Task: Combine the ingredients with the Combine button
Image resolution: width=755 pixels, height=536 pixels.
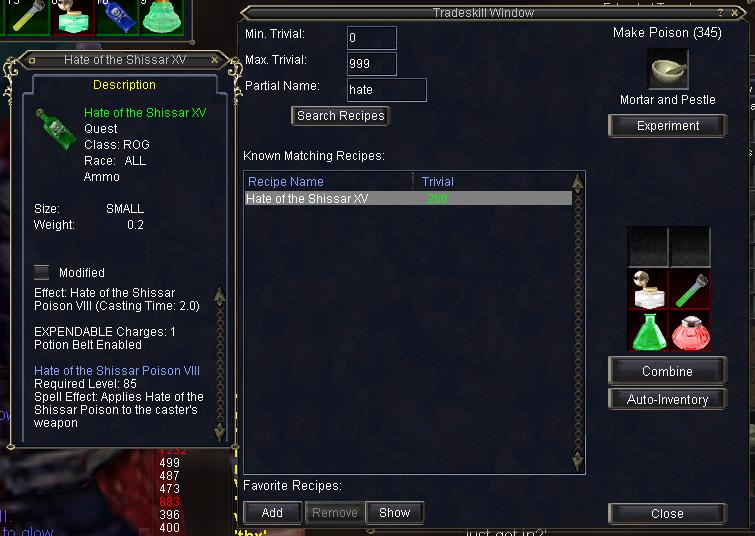Action: tap(667, 371)
